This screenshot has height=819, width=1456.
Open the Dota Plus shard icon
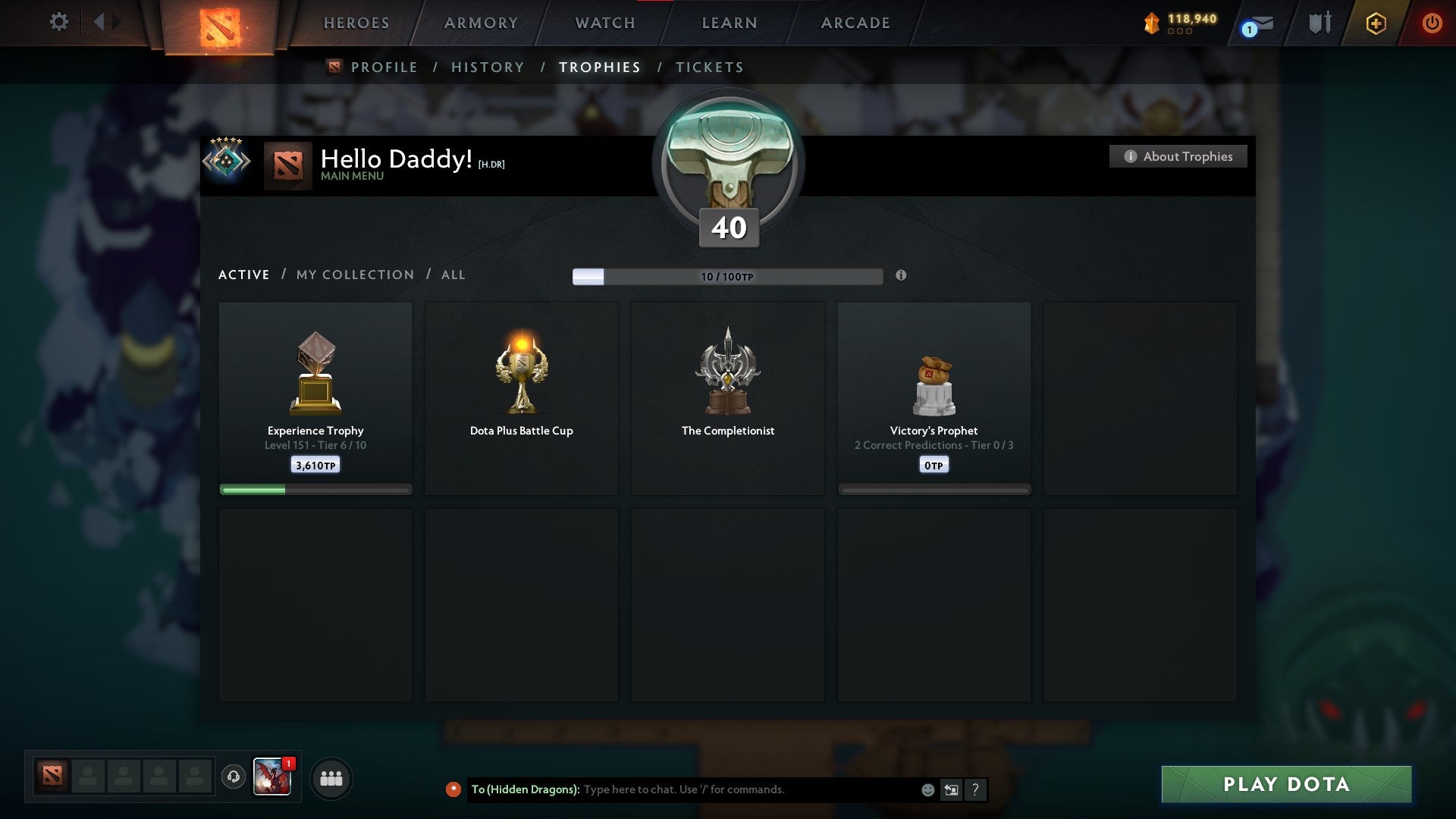[1151, 22]
